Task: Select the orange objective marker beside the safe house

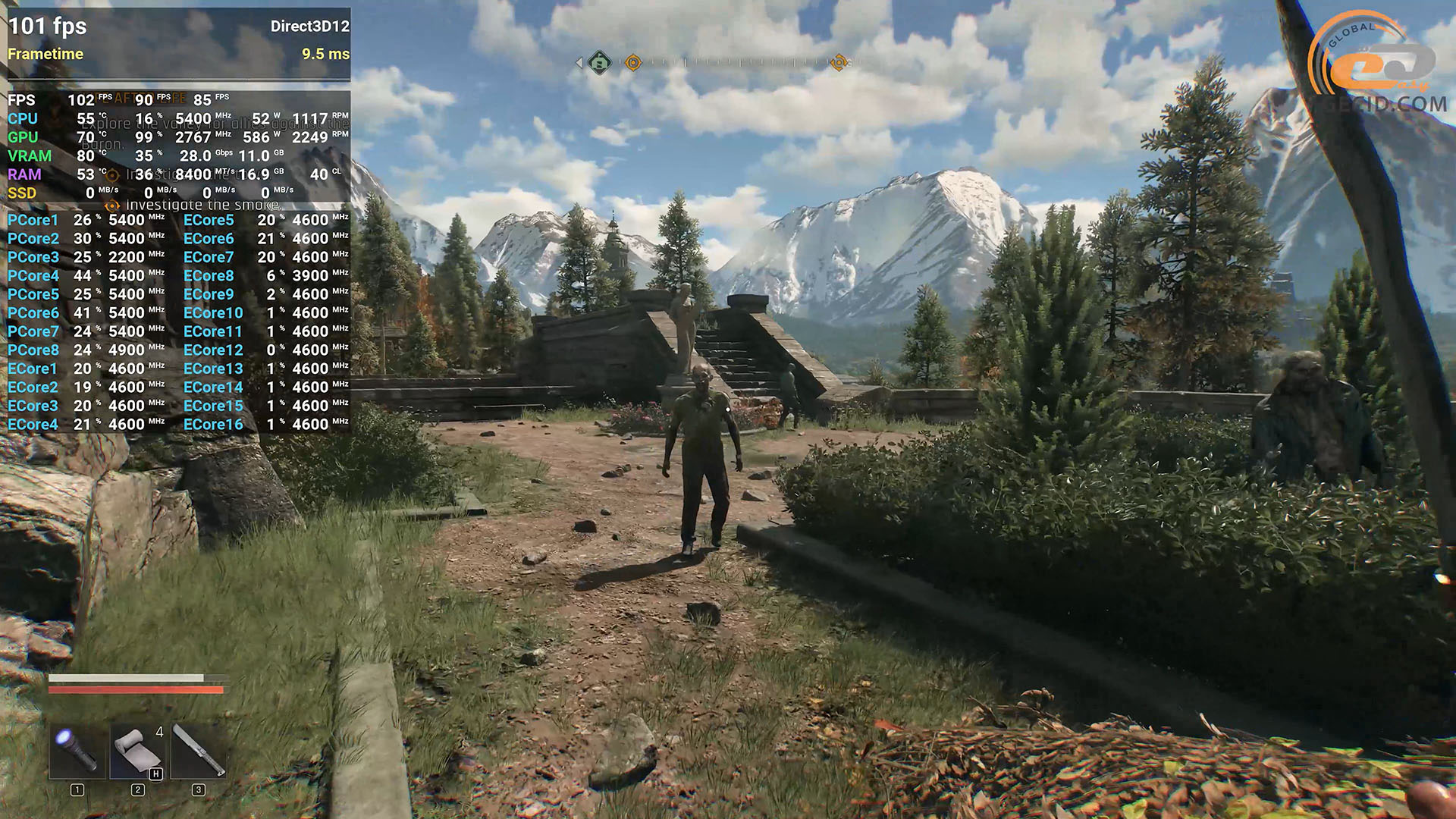Action: 632,63
